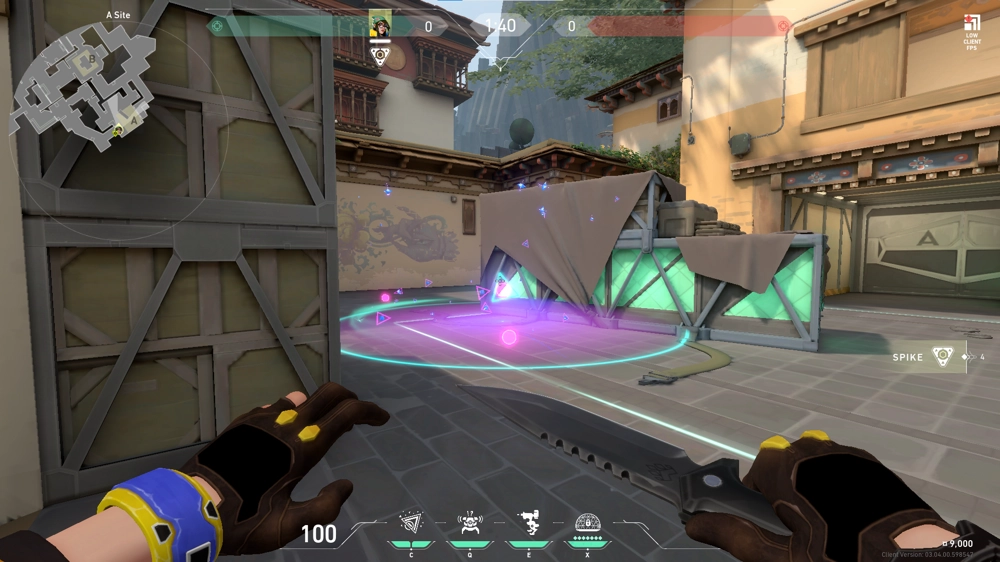The height and width of the screenshot is (562, 1000).
Task: Deploy the Turret ability icon
Action: 527,523
